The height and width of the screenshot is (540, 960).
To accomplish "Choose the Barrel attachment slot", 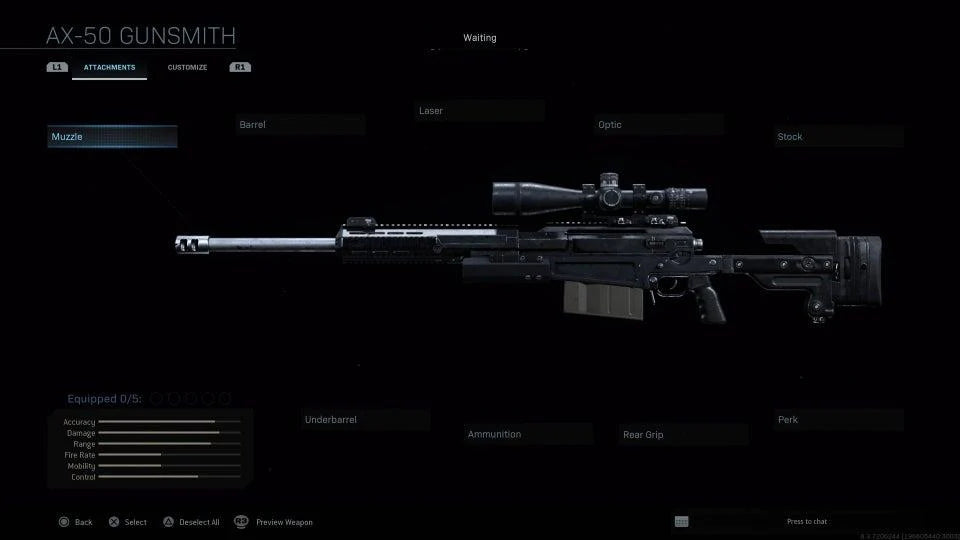I will click(x=300, y=125).
